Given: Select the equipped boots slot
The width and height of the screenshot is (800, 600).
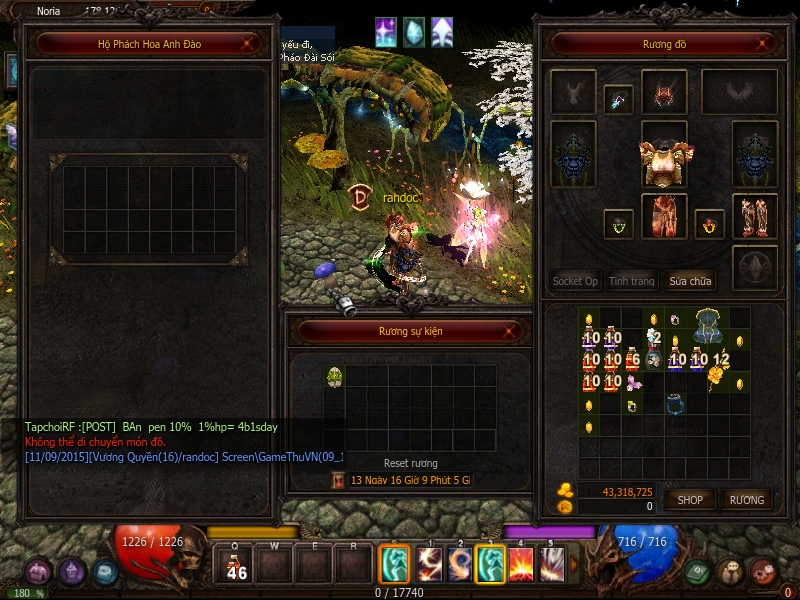Looking at the screenshot, I should (755, 215).
